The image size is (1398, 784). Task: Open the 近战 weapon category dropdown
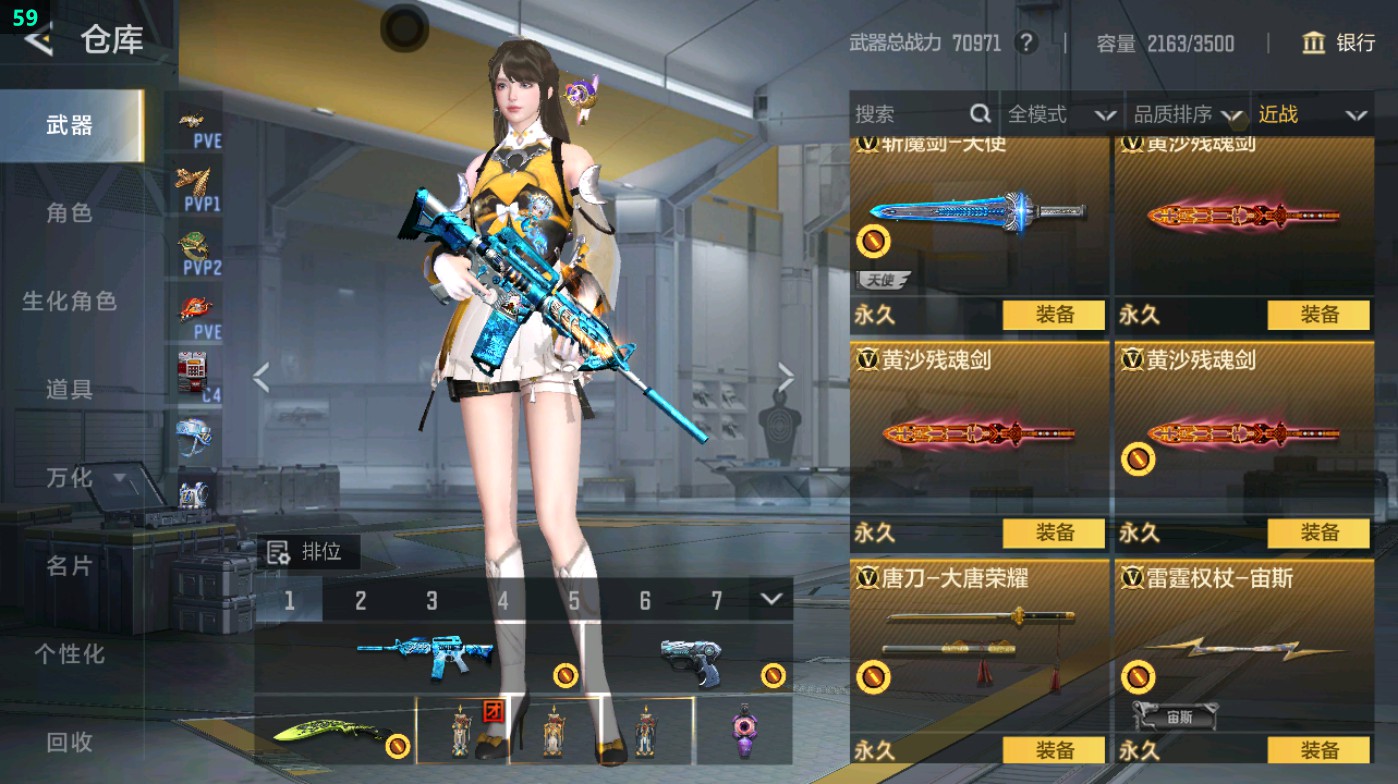coord(1303,114)
